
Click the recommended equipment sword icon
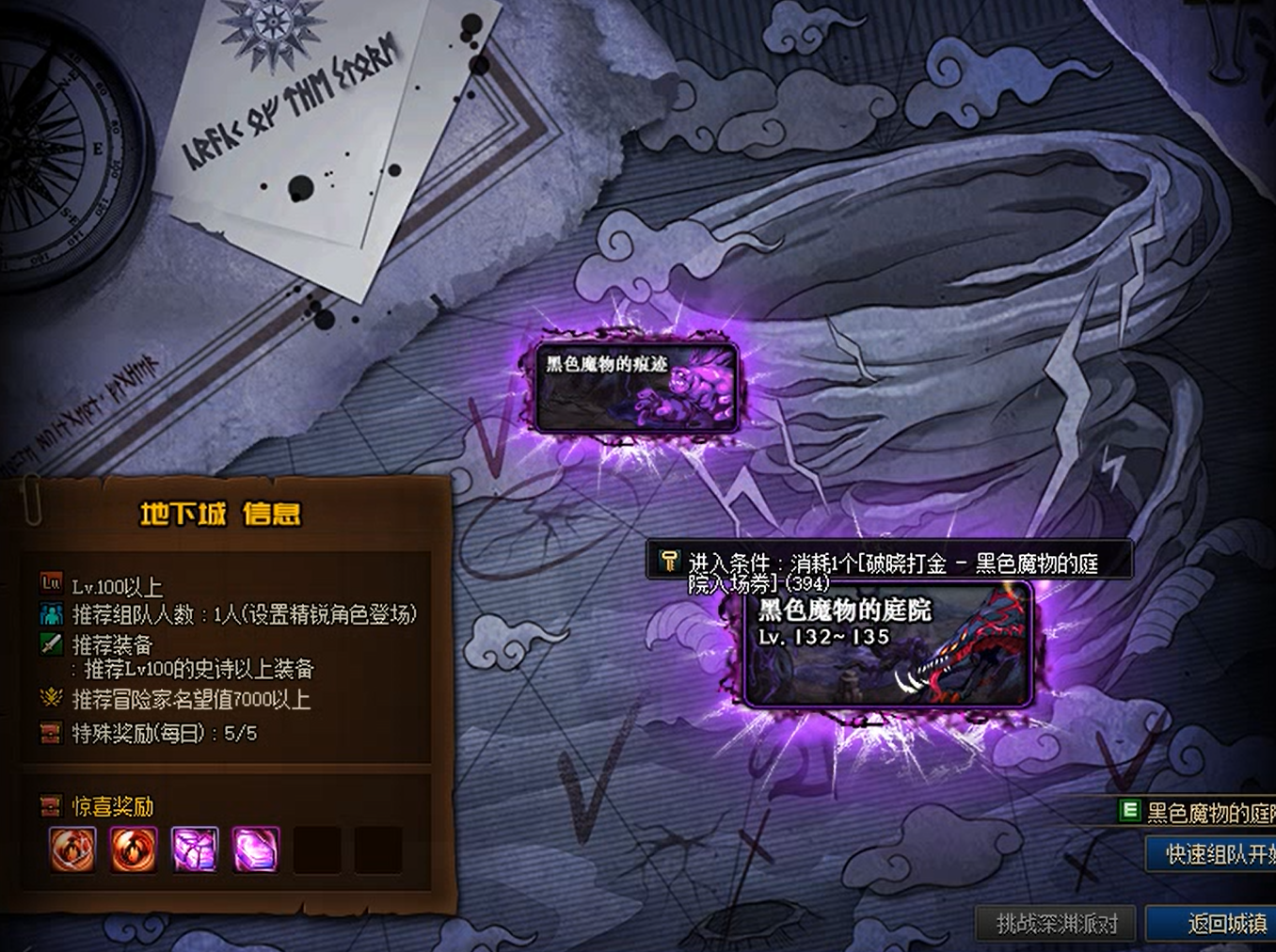pos(50,643)
